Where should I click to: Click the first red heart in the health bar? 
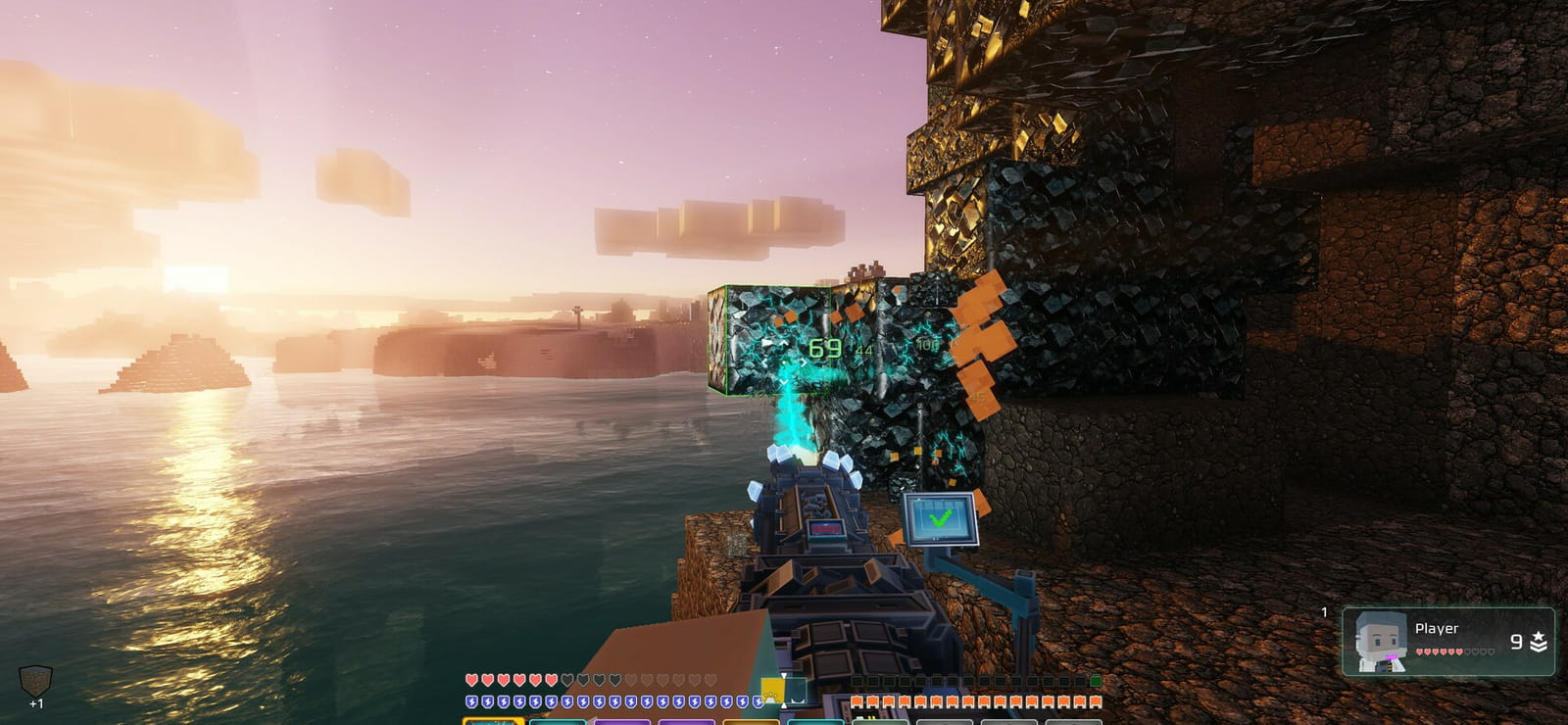tap(471, 681)
